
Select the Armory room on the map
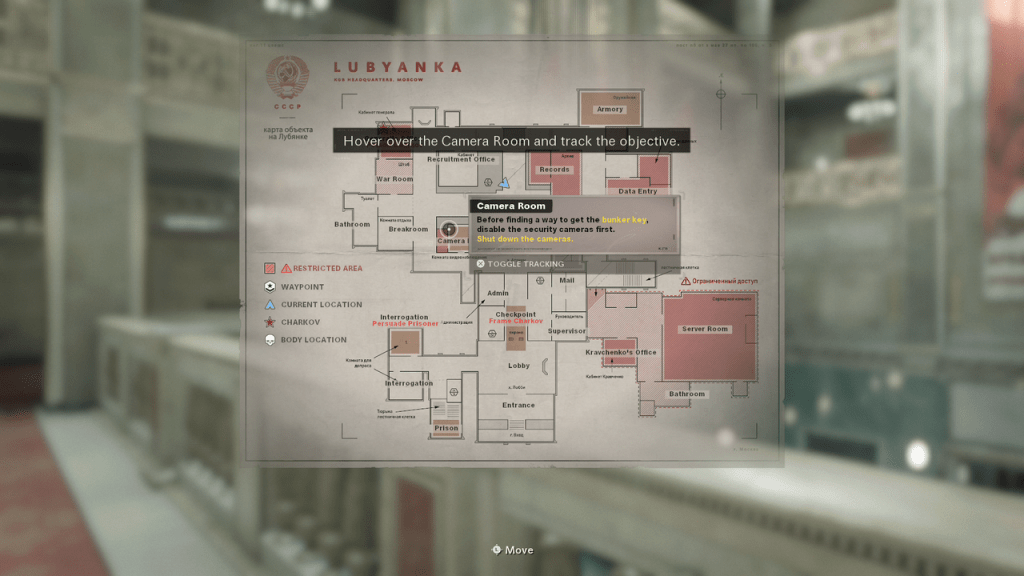tap(609, 109)
